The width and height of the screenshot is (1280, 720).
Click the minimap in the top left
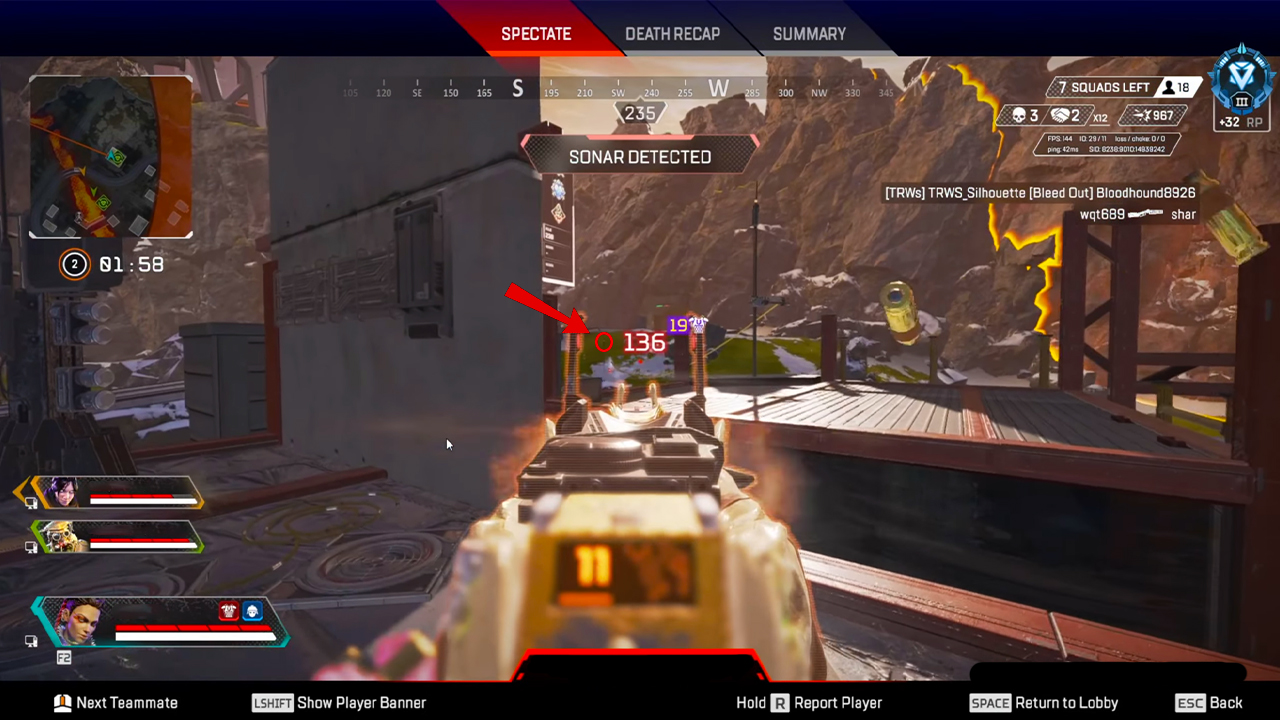tap(110, 155)
